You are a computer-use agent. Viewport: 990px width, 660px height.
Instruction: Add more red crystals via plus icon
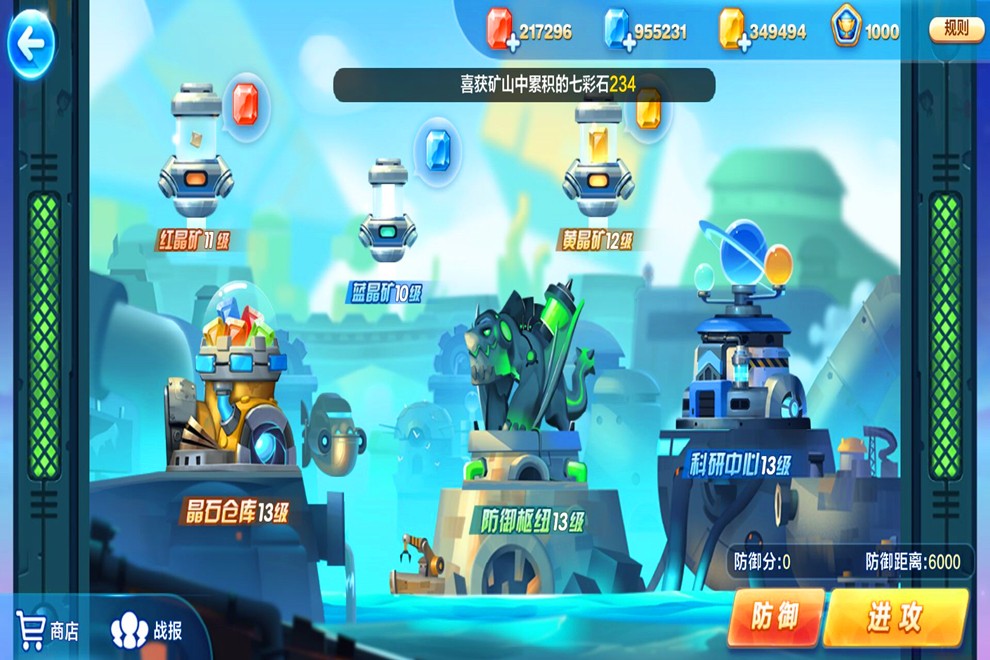tap(513, 43)
